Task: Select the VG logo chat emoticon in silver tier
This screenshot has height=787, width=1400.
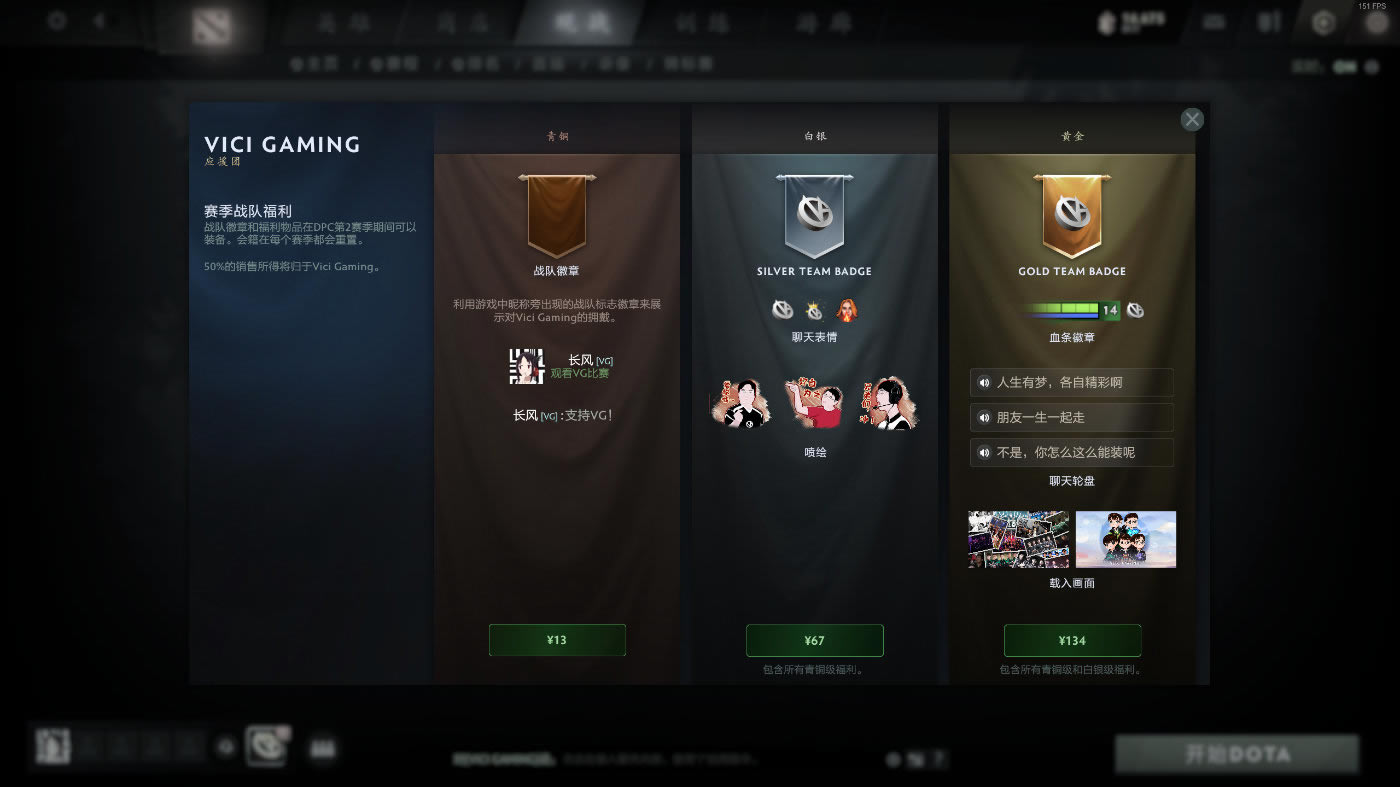Action: 784,311
